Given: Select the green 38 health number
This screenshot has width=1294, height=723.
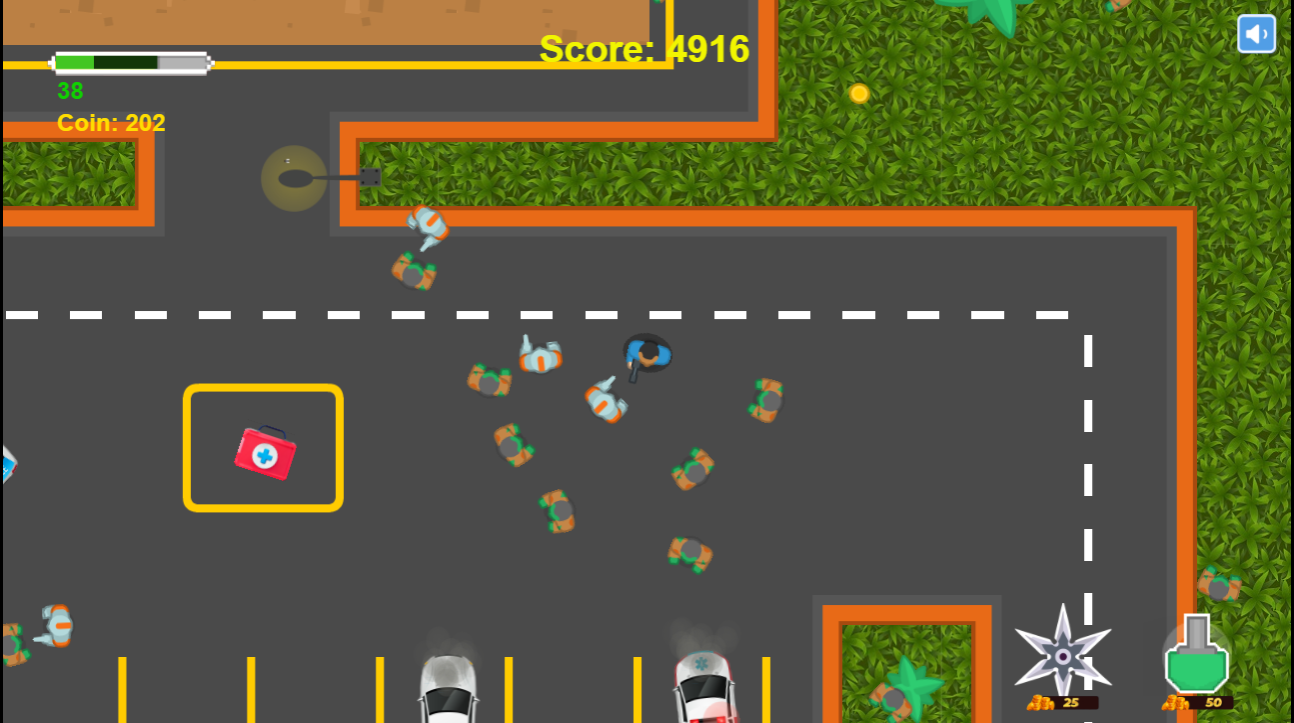Looking at the screenshot, I should (68, 92).
